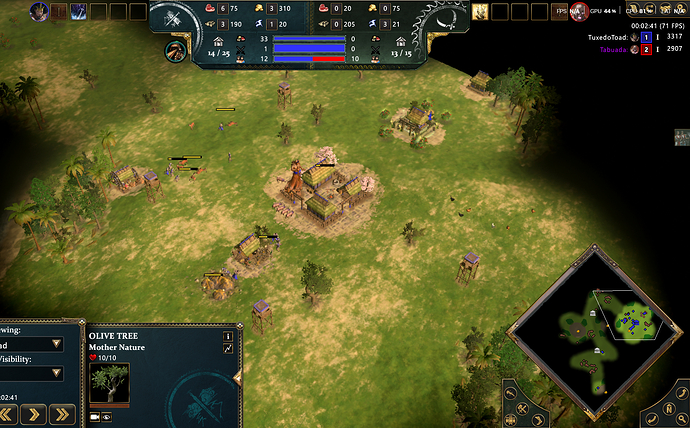Click the gold-framed icon in top bar
The image size is (690, 428).
tap(480, 12)
